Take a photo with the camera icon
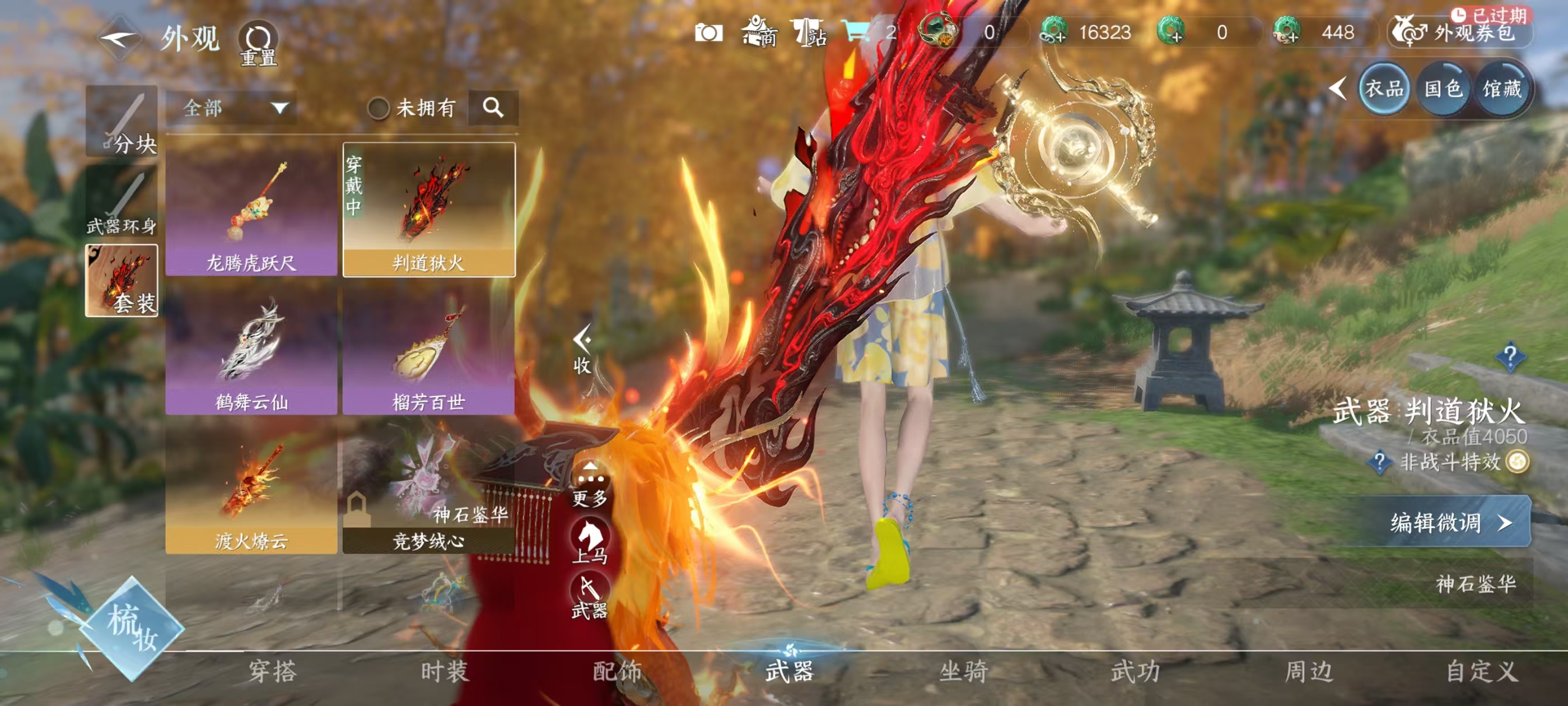1568x706 pixels. point(709,32)
